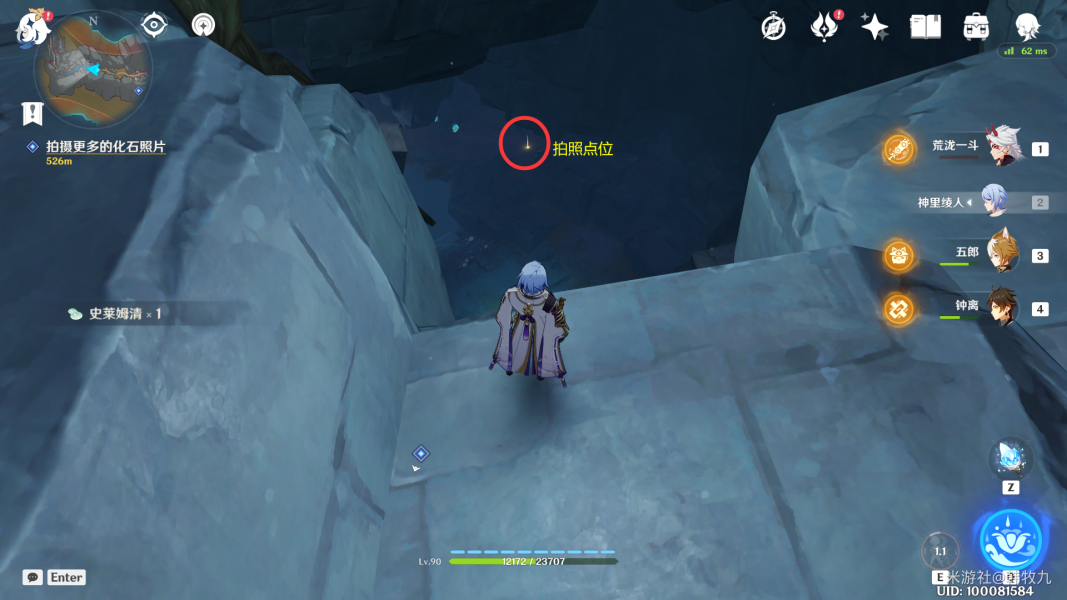Screen dimensions: 1067x600
Task: Open the four-pointed star Wish icon
Action: click(874, 27)
